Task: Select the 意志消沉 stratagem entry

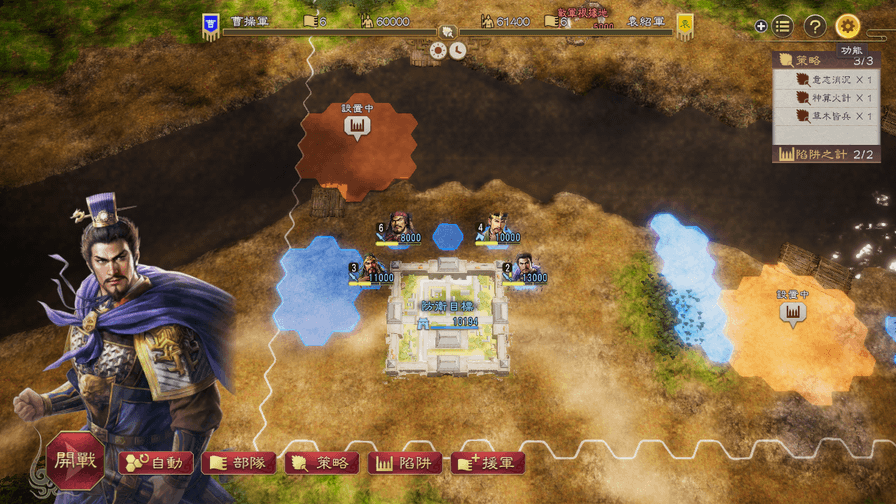Action: pos(829,80)
